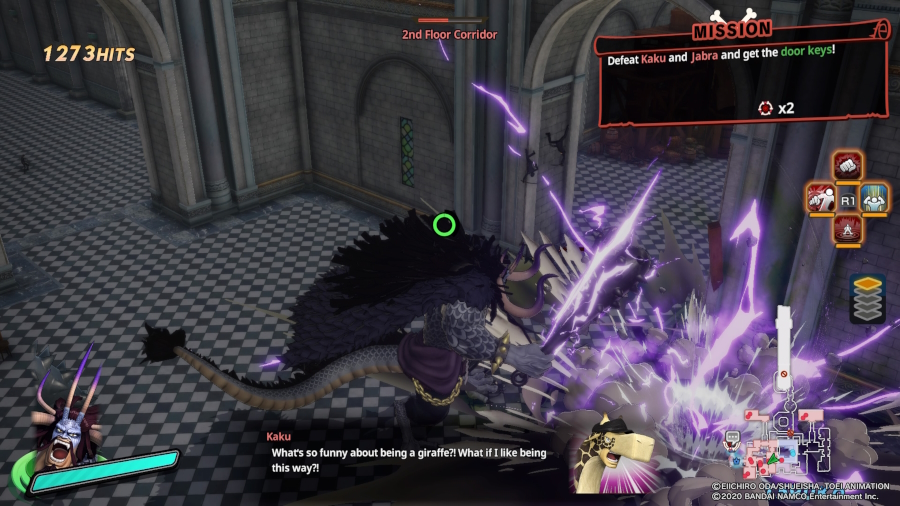Use the charging punch attack skill
Viewport: 900px width, 506px height.
click(821, 197)
